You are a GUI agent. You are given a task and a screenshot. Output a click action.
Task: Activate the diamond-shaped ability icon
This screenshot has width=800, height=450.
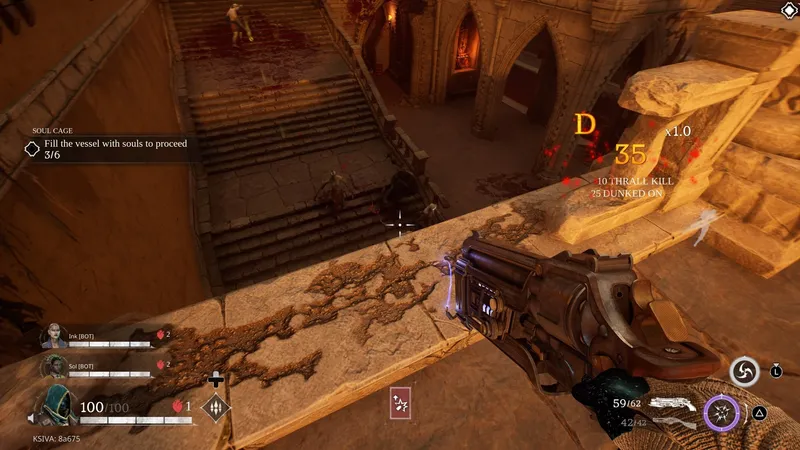215,408
